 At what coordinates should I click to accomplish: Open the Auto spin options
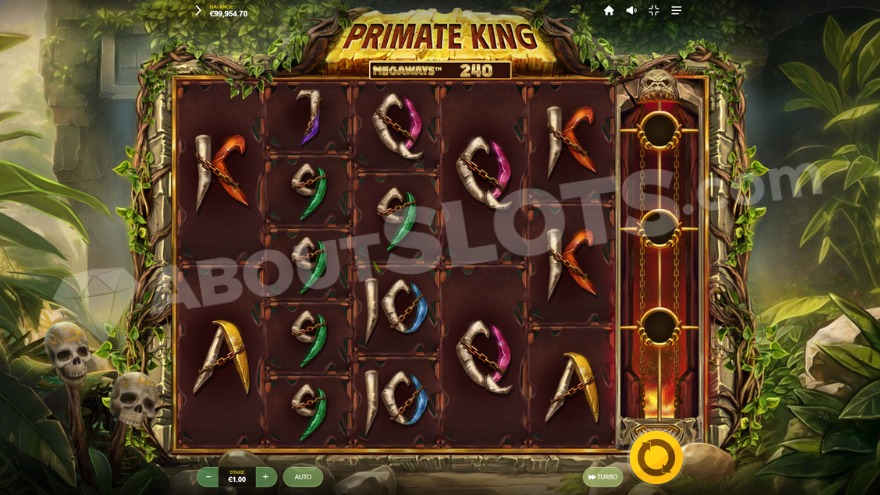[302, 477]
